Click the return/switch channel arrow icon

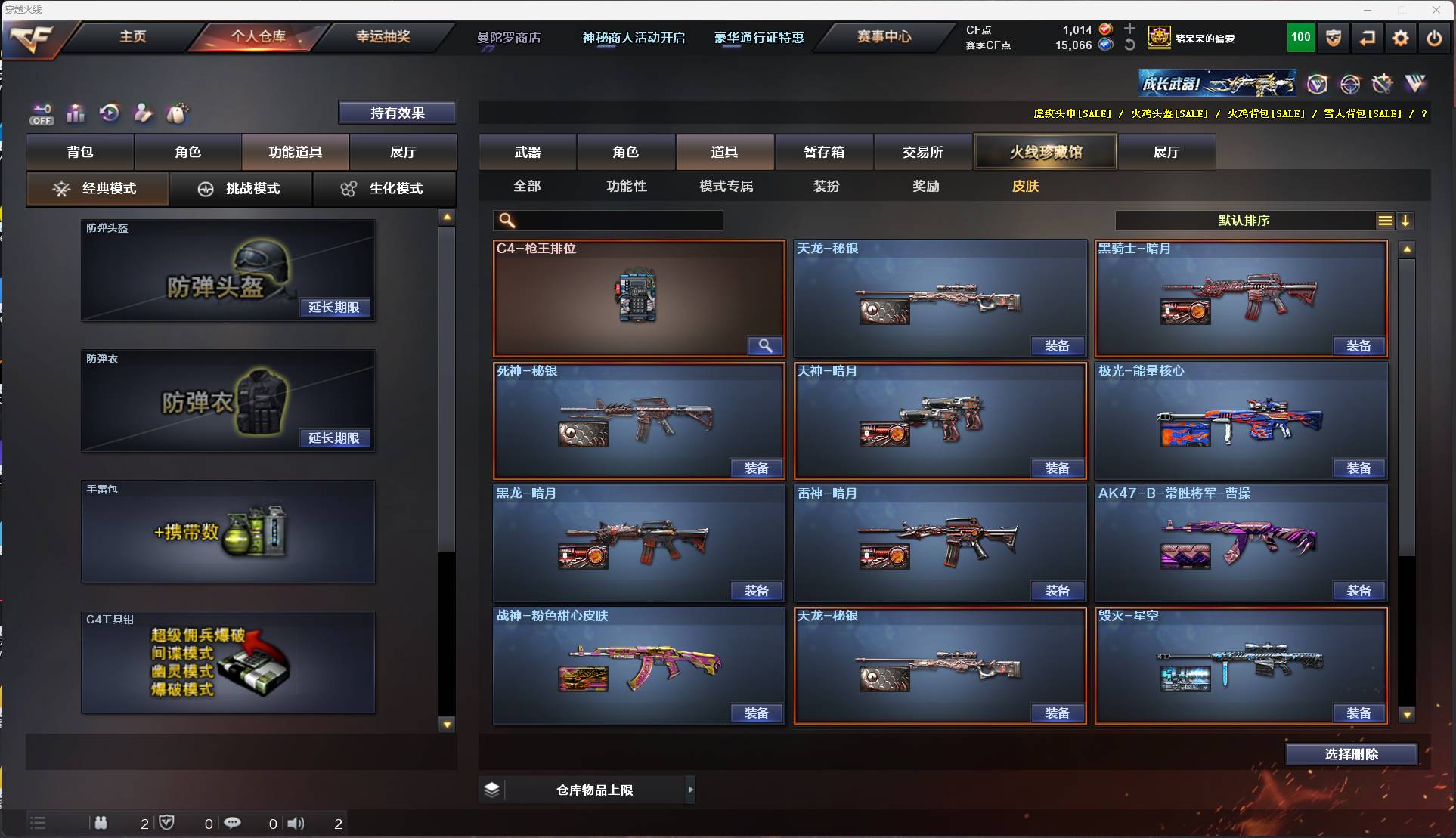pyautogui.click(x=1368, y=38)
